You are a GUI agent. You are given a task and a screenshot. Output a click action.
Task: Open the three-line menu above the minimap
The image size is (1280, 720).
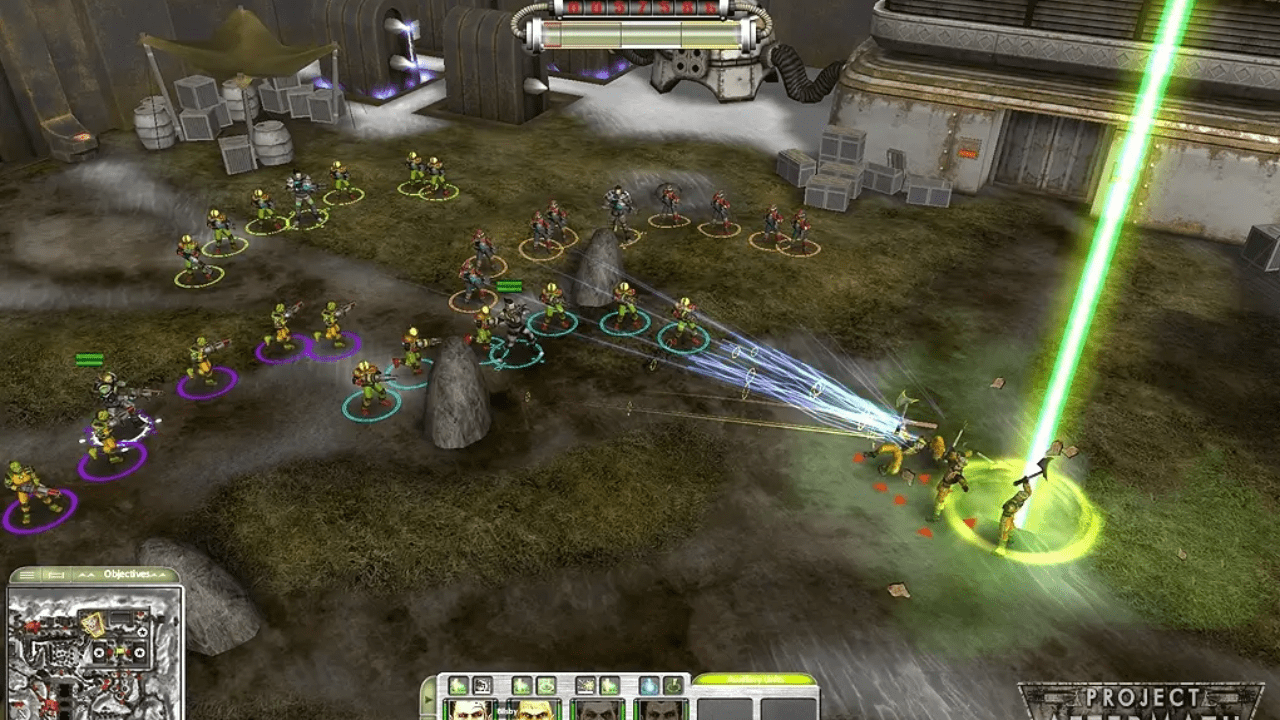[x=27, y=575]
